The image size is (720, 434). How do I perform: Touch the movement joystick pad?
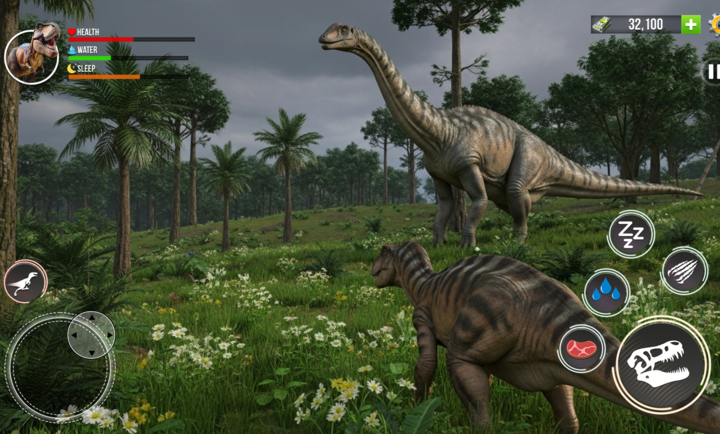click(x=60, y=366)
